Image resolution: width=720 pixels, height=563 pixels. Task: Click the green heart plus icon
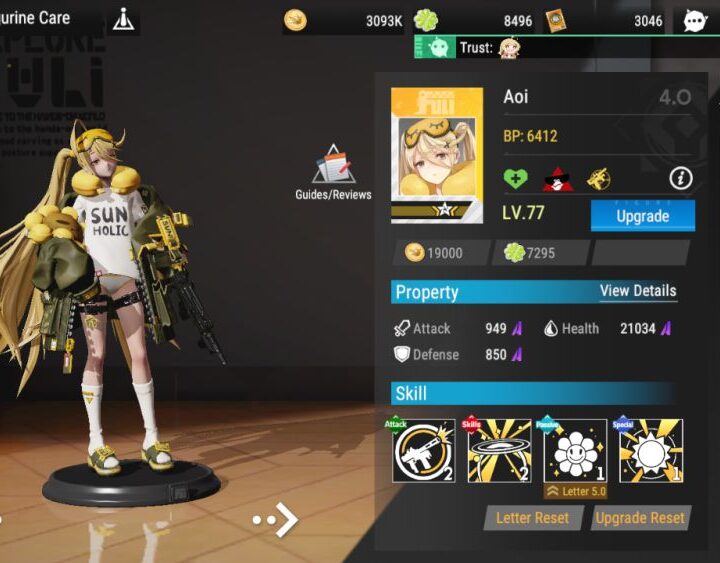tap(515, 179)
